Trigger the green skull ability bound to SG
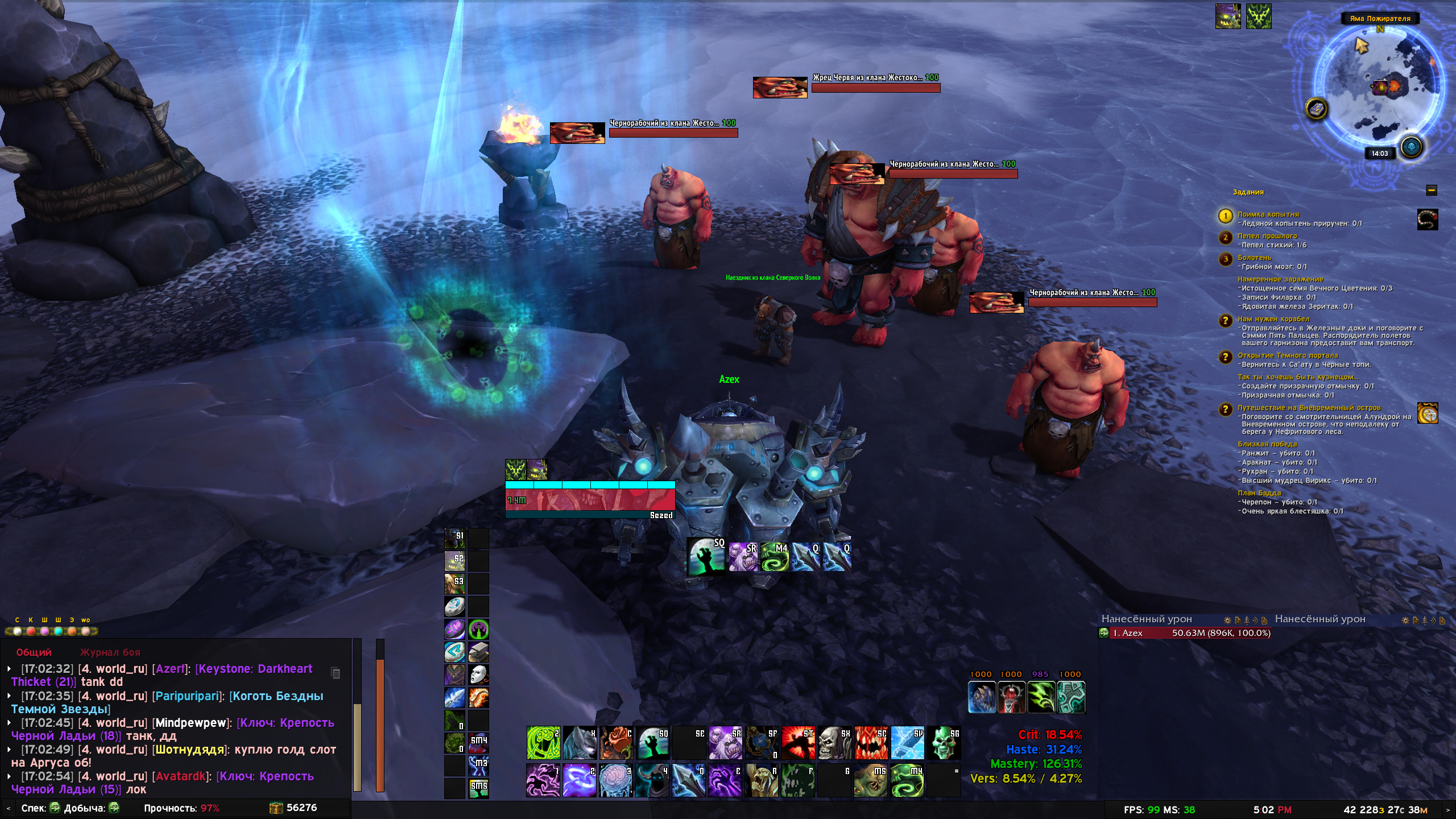The image size is (1456, 819). (944, 742)
